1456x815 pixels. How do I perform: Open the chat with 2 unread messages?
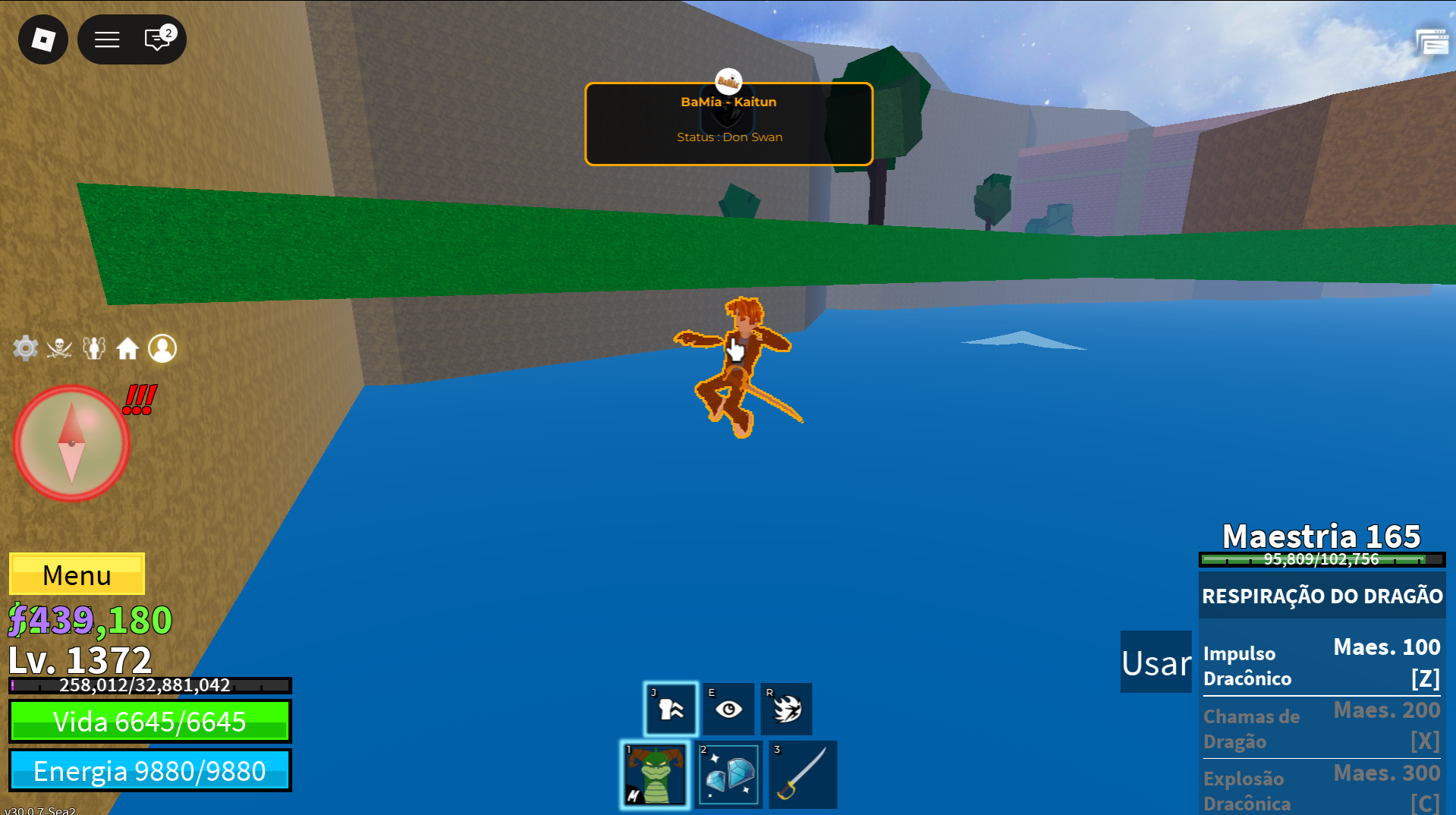[159, 39]
